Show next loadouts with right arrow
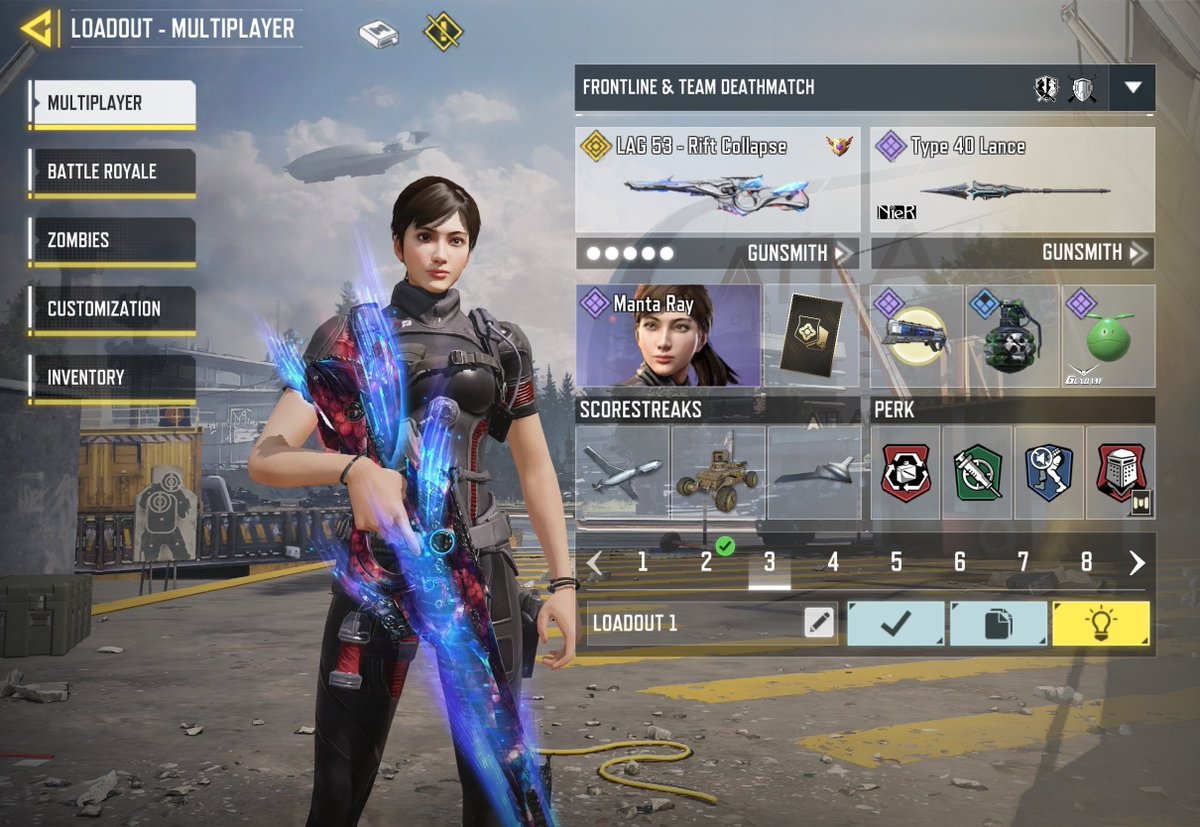The height and width of the screenshot is (827, 1200). tap(1136, 563)
